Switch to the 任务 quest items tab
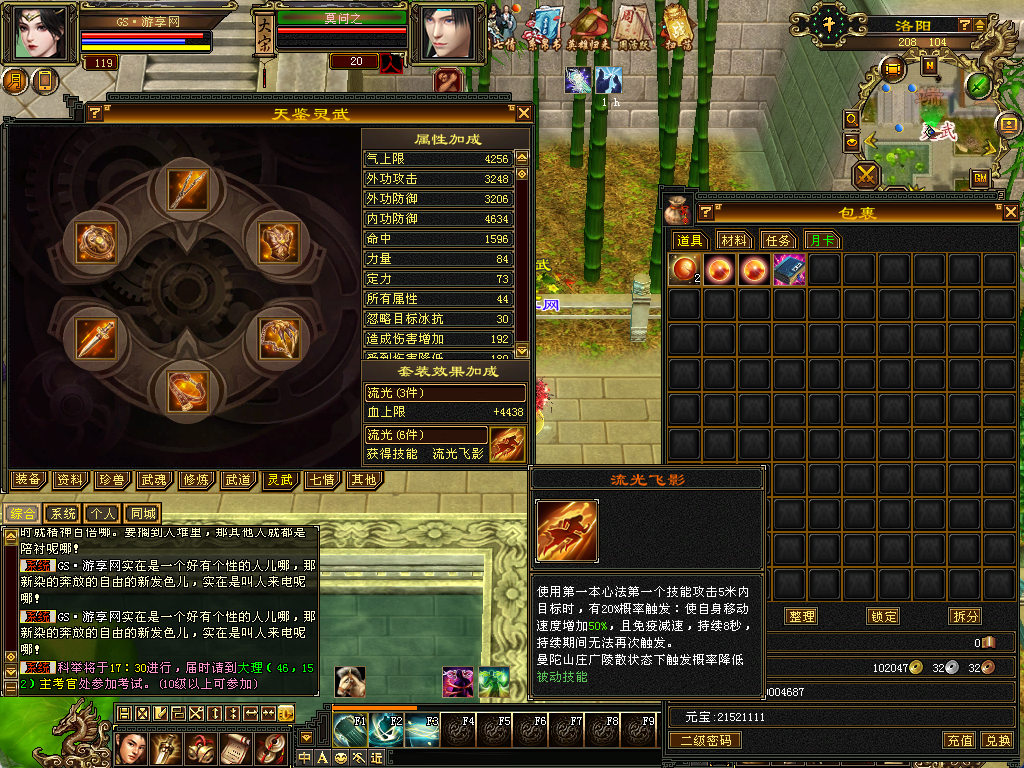 point(779,240)
